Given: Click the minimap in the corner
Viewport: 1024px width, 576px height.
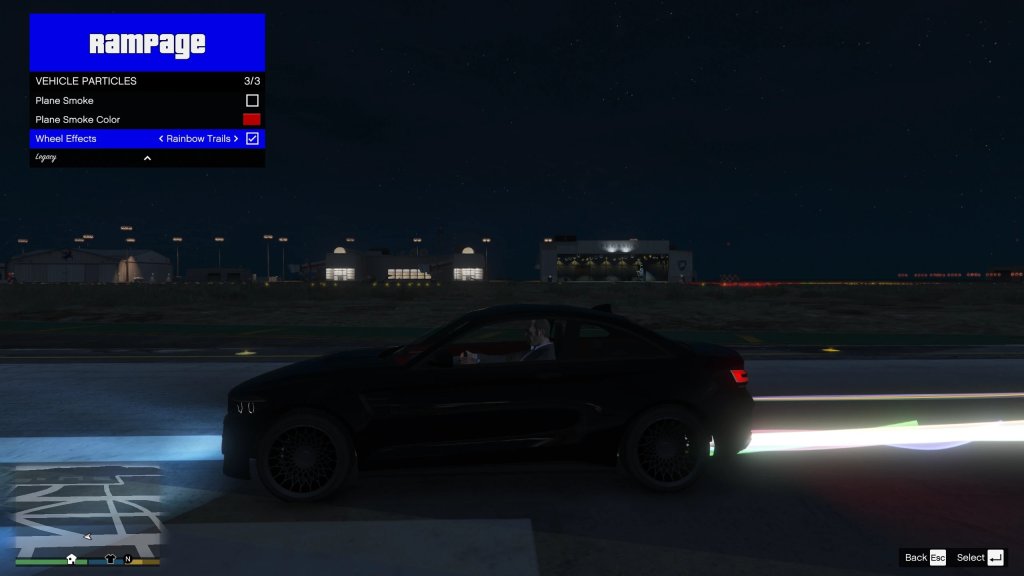Looking at the screenshot, I should [x=87, y=510].
